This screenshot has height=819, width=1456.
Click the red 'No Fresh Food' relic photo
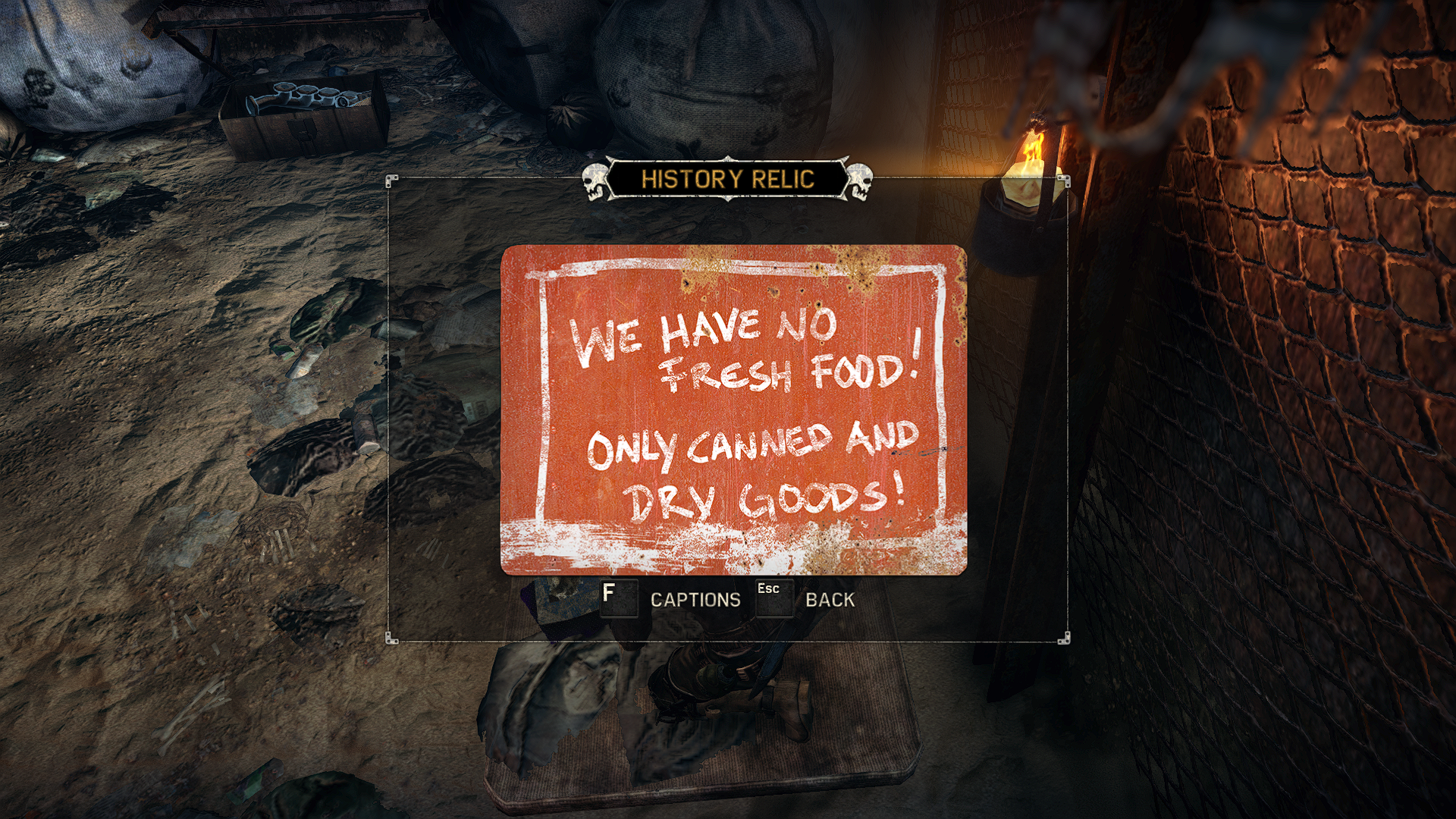pyautogui.click(x=733, y=409)
